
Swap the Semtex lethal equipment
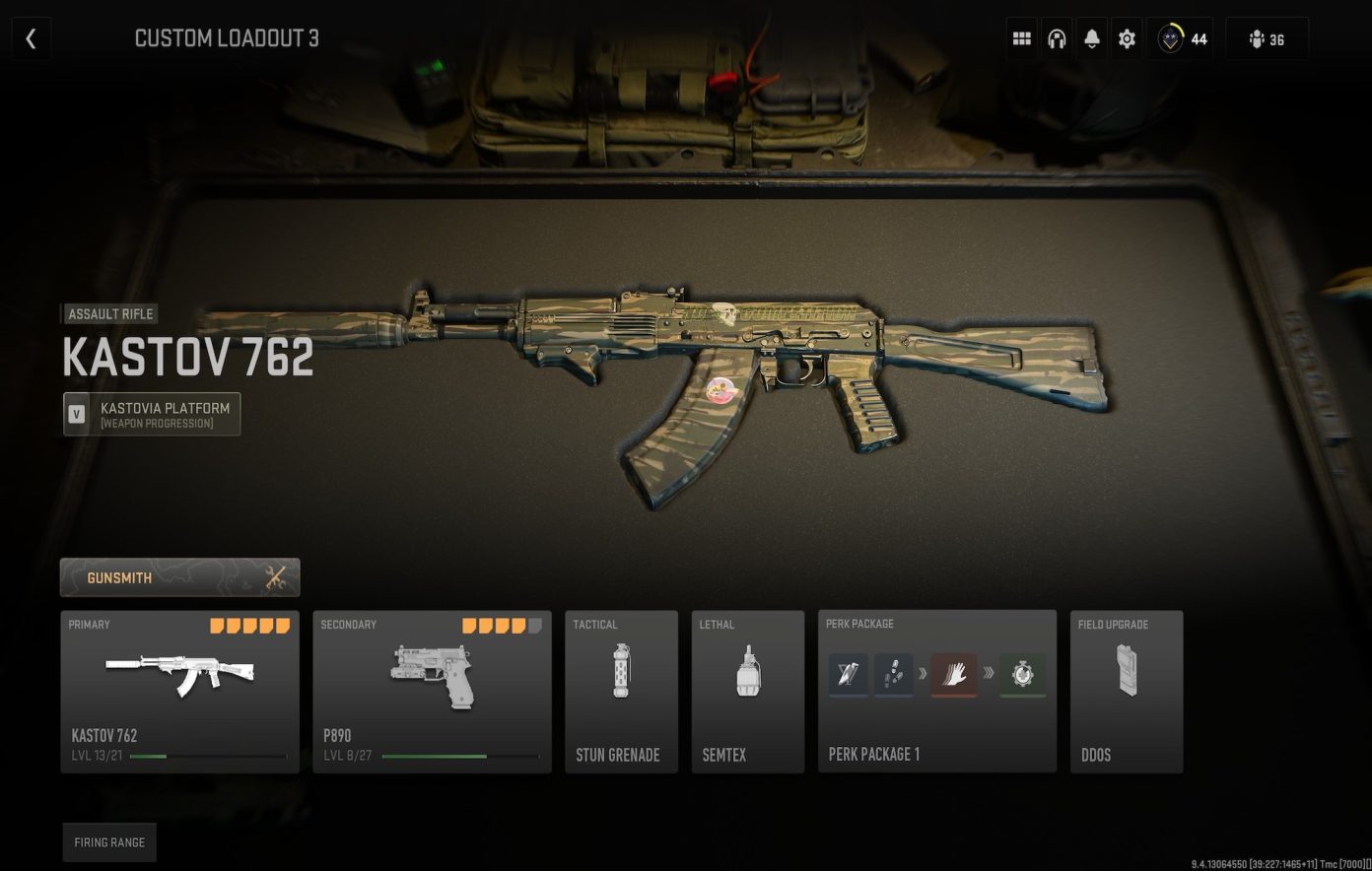747,690
